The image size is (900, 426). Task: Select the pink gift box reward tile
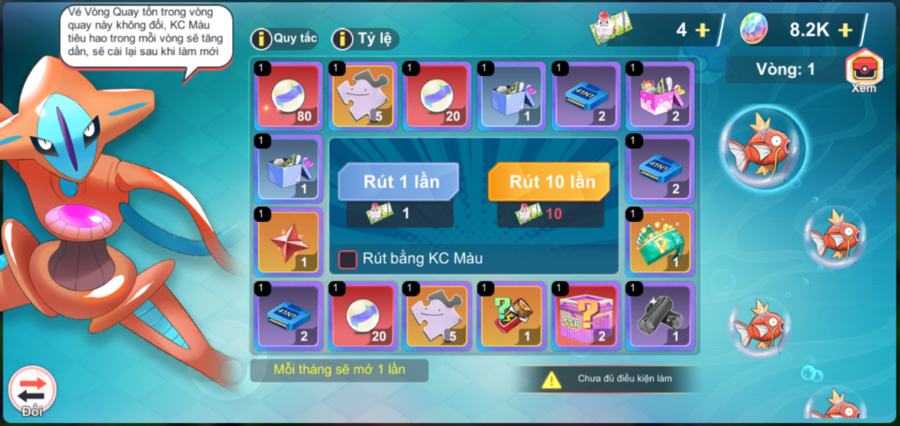tap(659, 95)
